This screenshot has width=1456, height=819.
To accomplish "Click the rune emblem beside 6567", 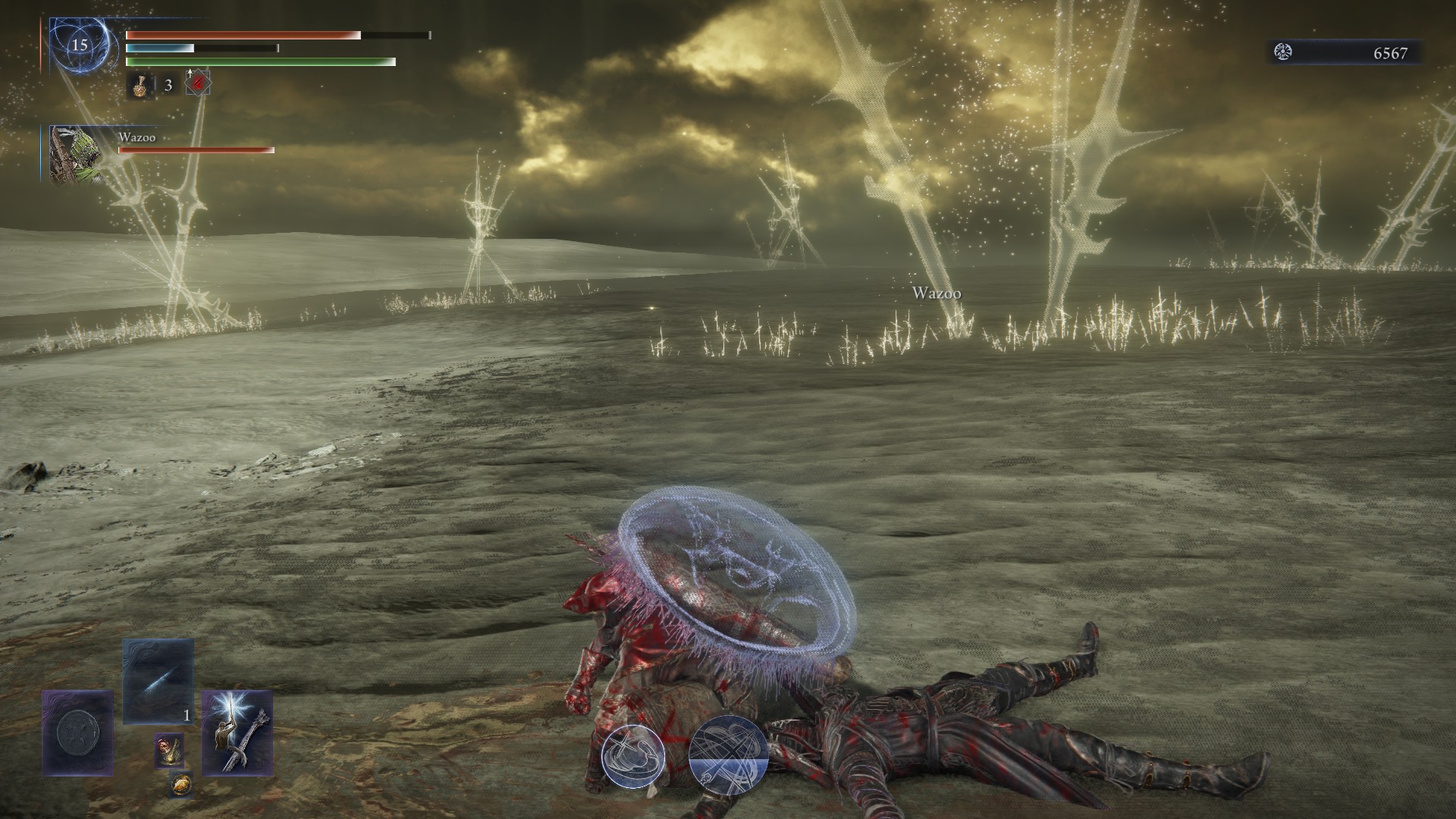I will tap(1283, 52).
